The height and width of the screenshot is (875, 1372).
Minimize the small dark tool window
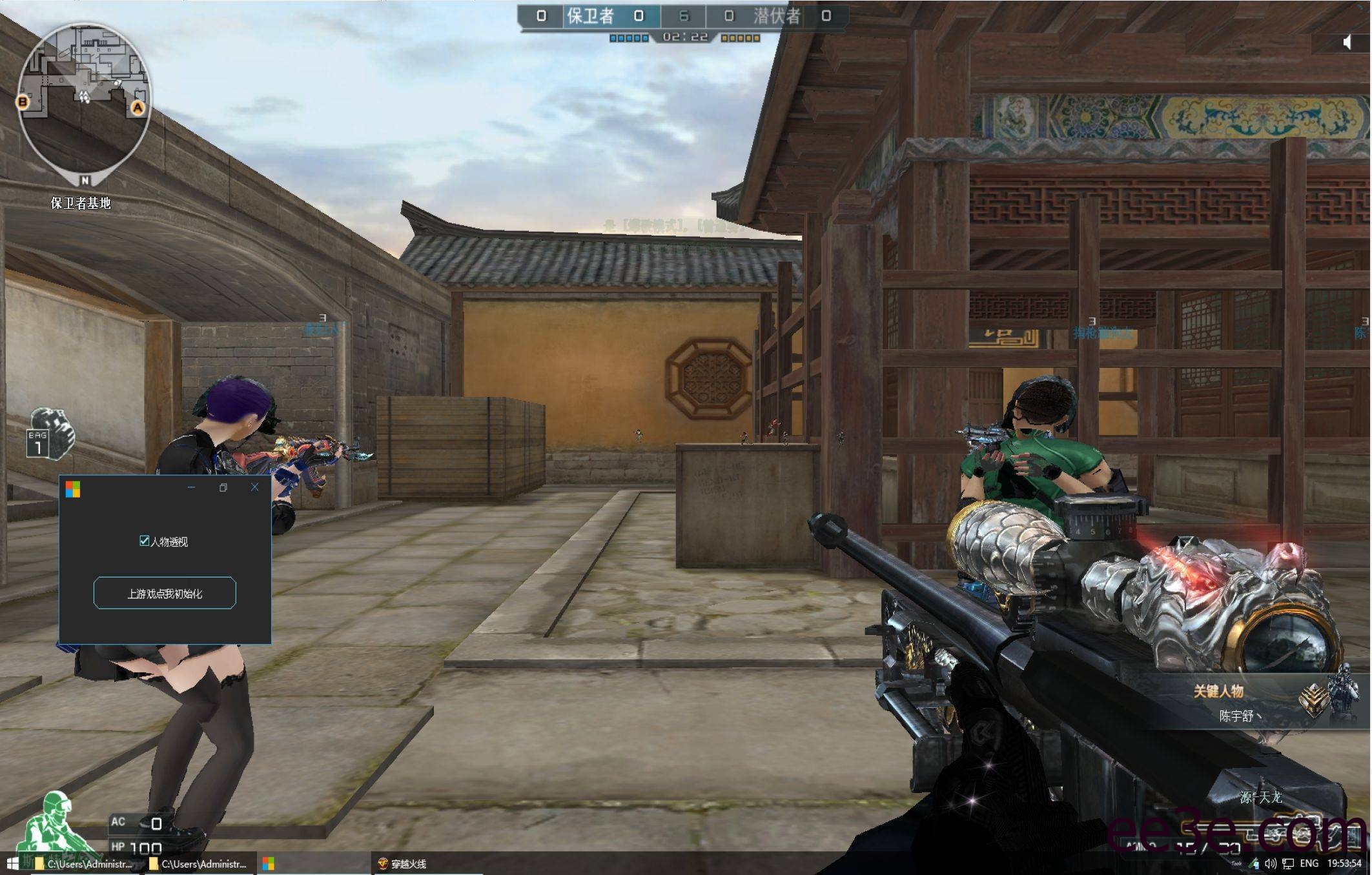point(191,487)
